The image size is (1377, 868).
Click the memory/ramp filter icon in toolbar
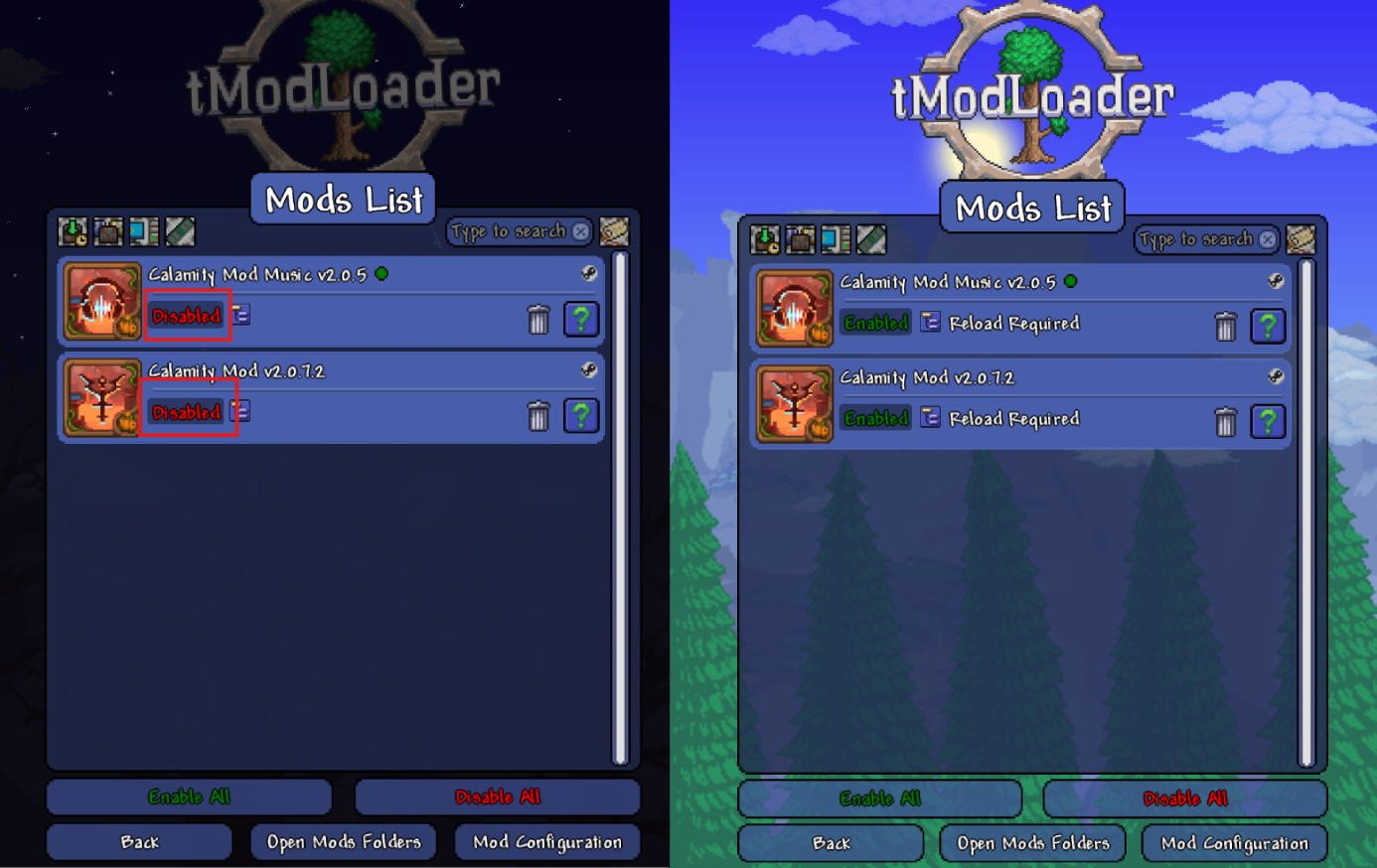click(x=173, y=231)
